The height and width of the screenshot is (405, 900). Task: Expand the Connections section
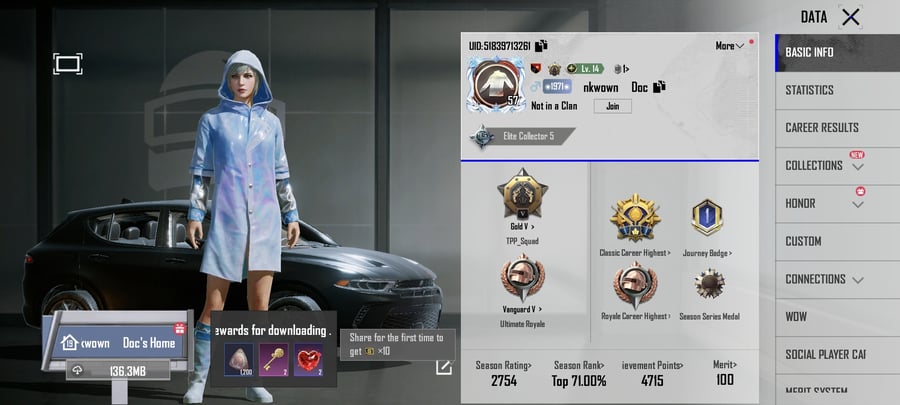click(x=826, y=279)
